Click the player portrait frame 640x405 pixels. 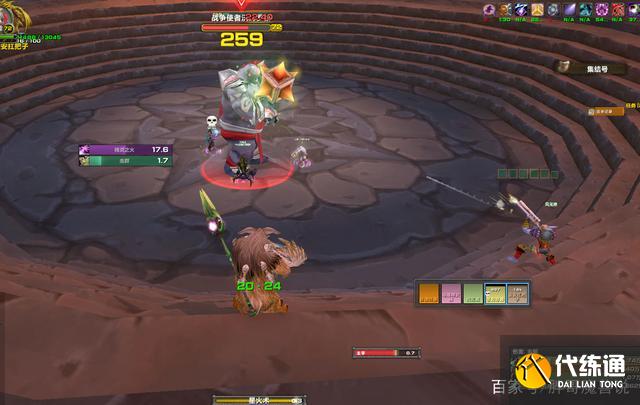[x=7, y=31]
